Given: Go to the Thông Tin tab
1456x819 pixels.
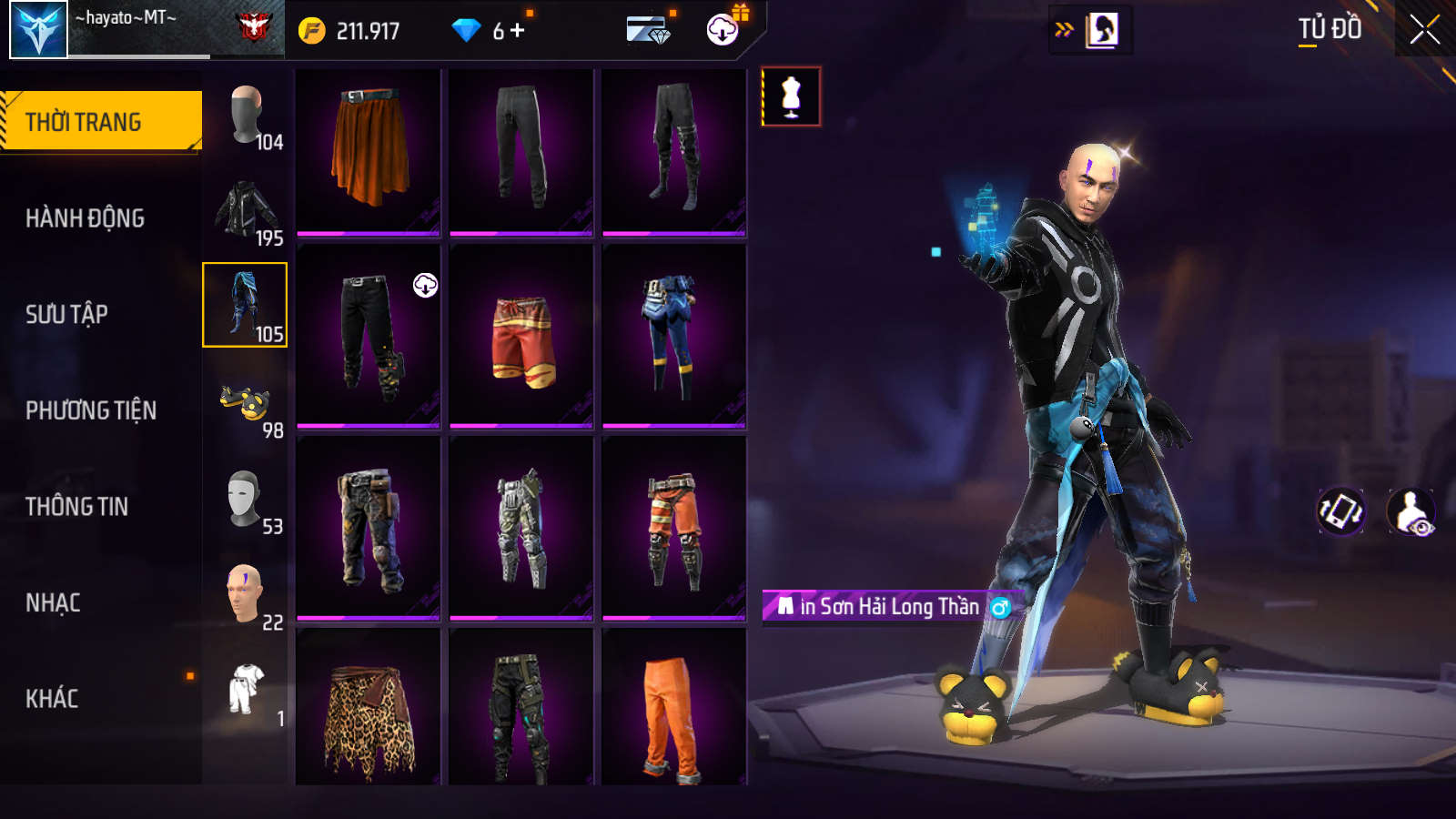Looking at the screenshot, I should 76,507.
